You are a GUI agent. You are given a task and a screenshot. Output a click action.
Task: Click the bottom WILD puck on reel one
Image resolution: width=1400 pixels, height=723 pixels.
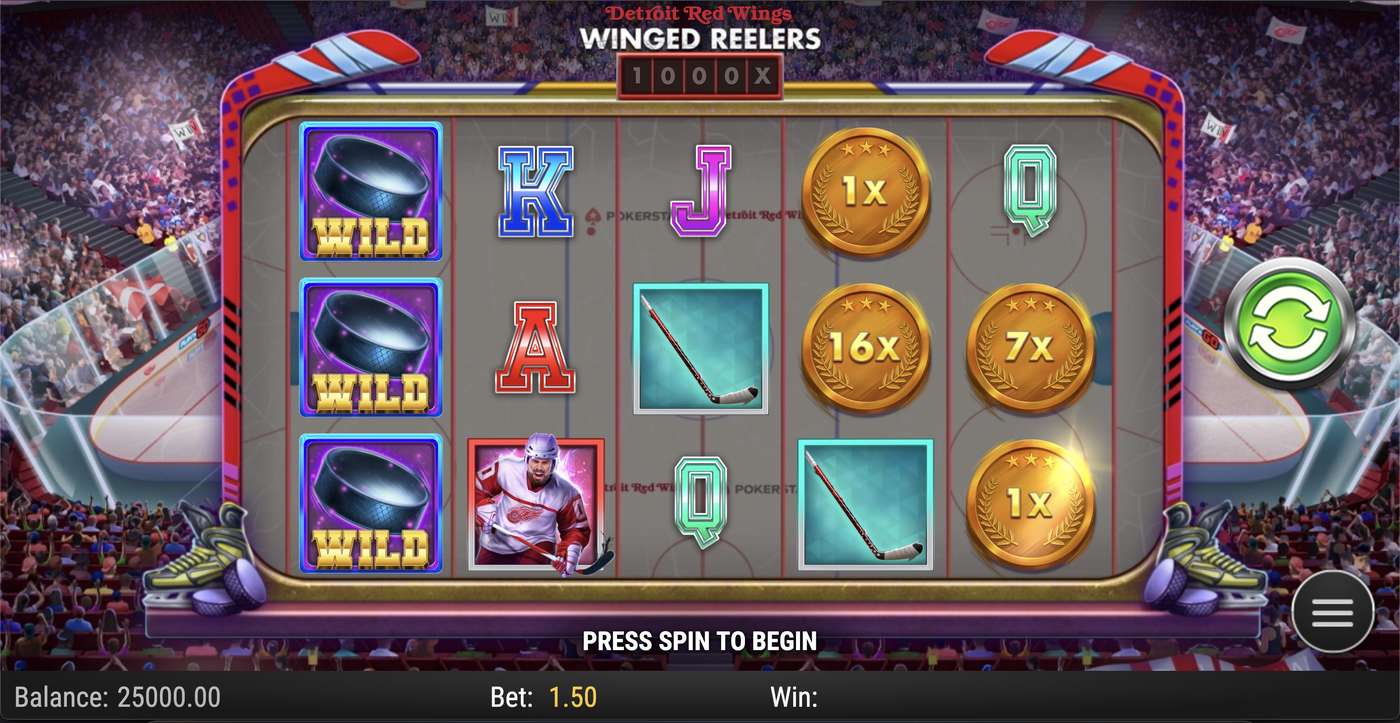(371, 505)
